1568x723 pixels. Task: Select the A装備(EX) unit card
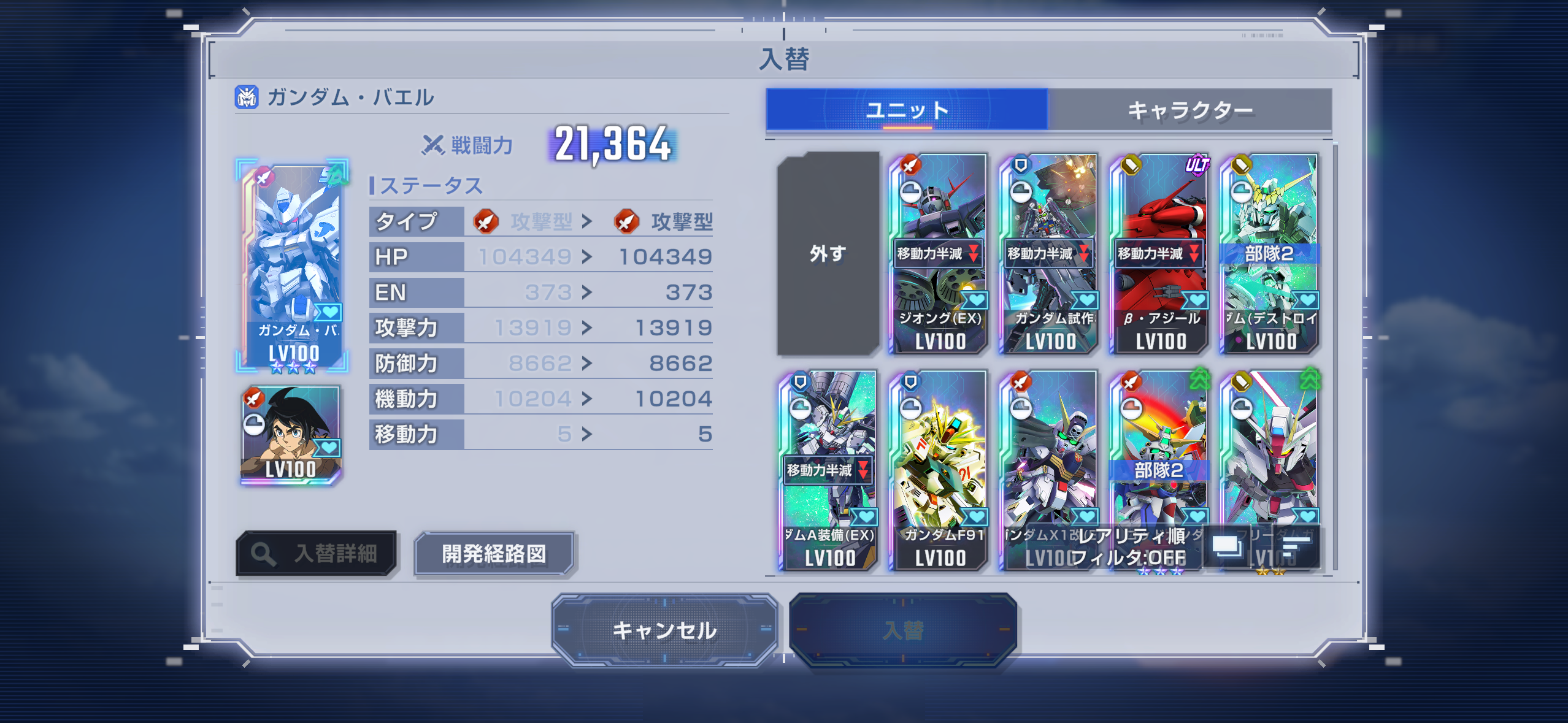point(828,470)
